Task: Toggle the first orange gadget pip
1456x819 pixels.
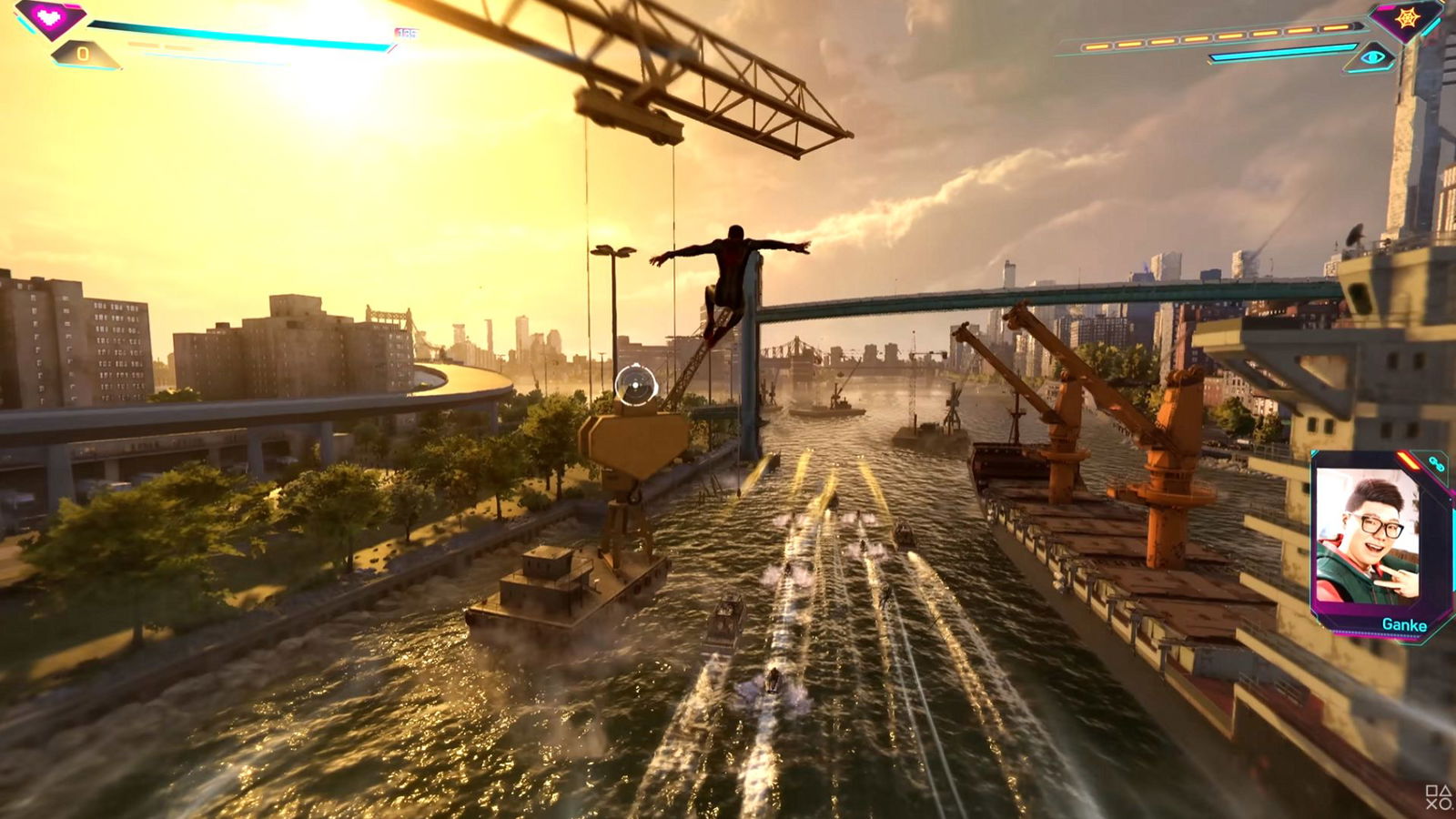Action: (1097, 46)
